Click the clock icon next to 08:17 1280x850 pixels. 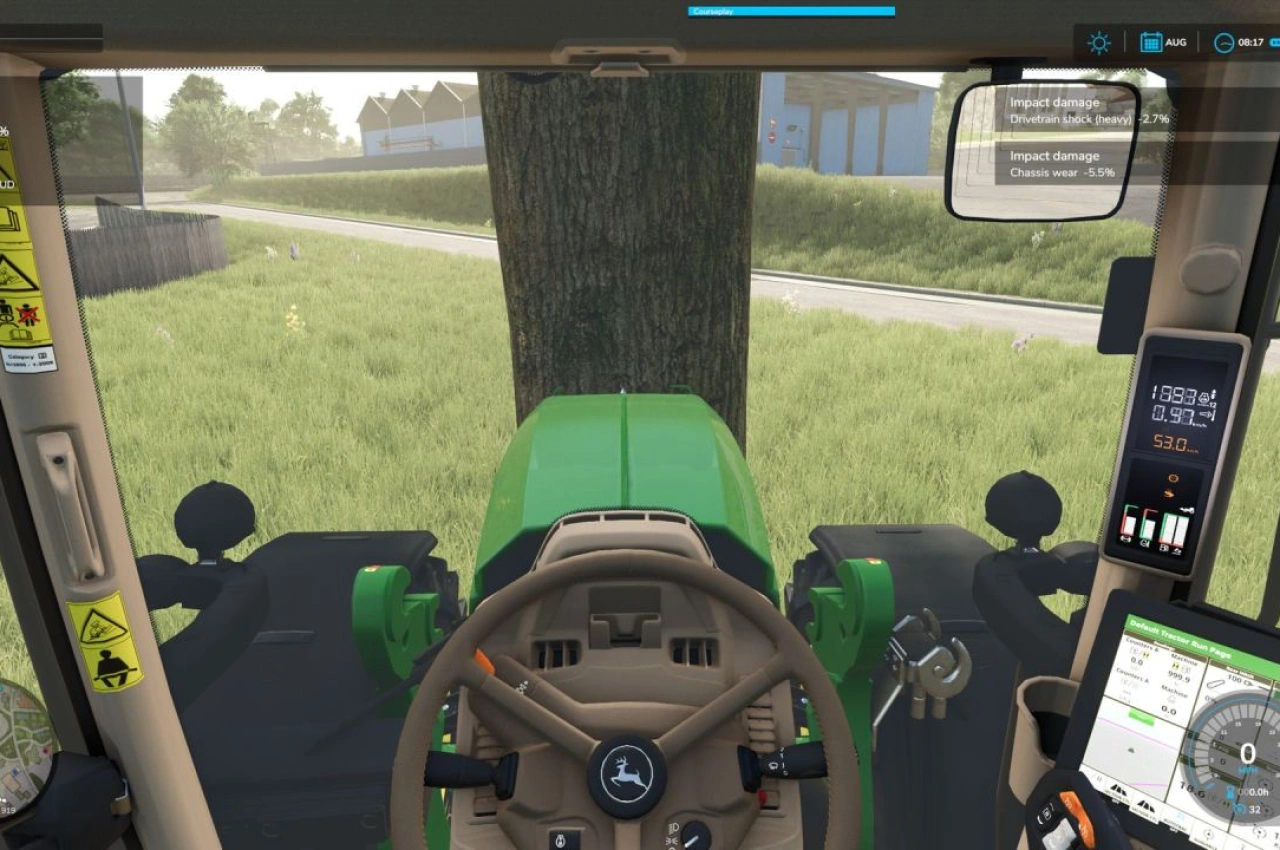pos(1224,42)
